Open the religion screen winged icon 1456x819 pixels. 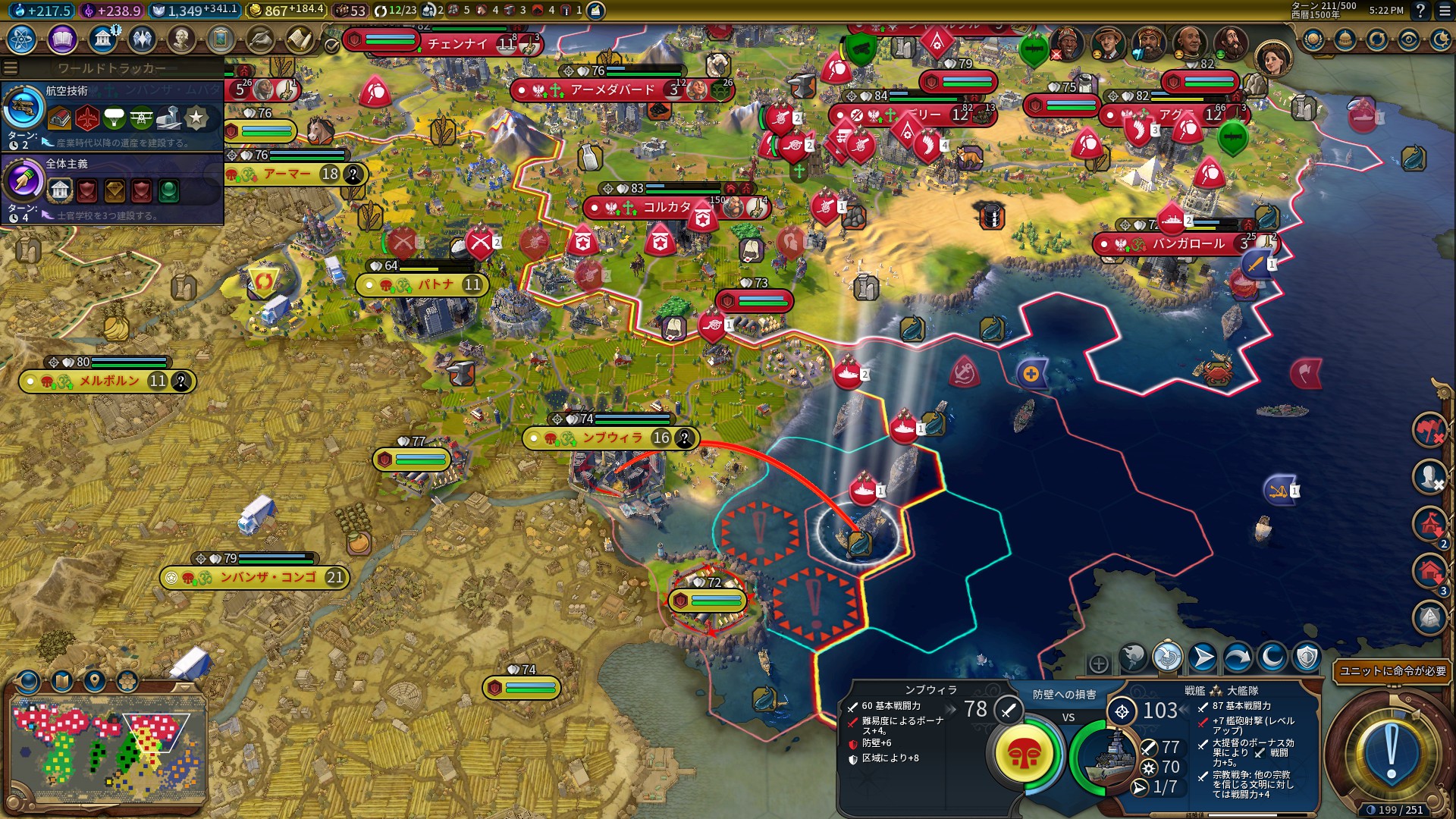(x=142, y=39)
